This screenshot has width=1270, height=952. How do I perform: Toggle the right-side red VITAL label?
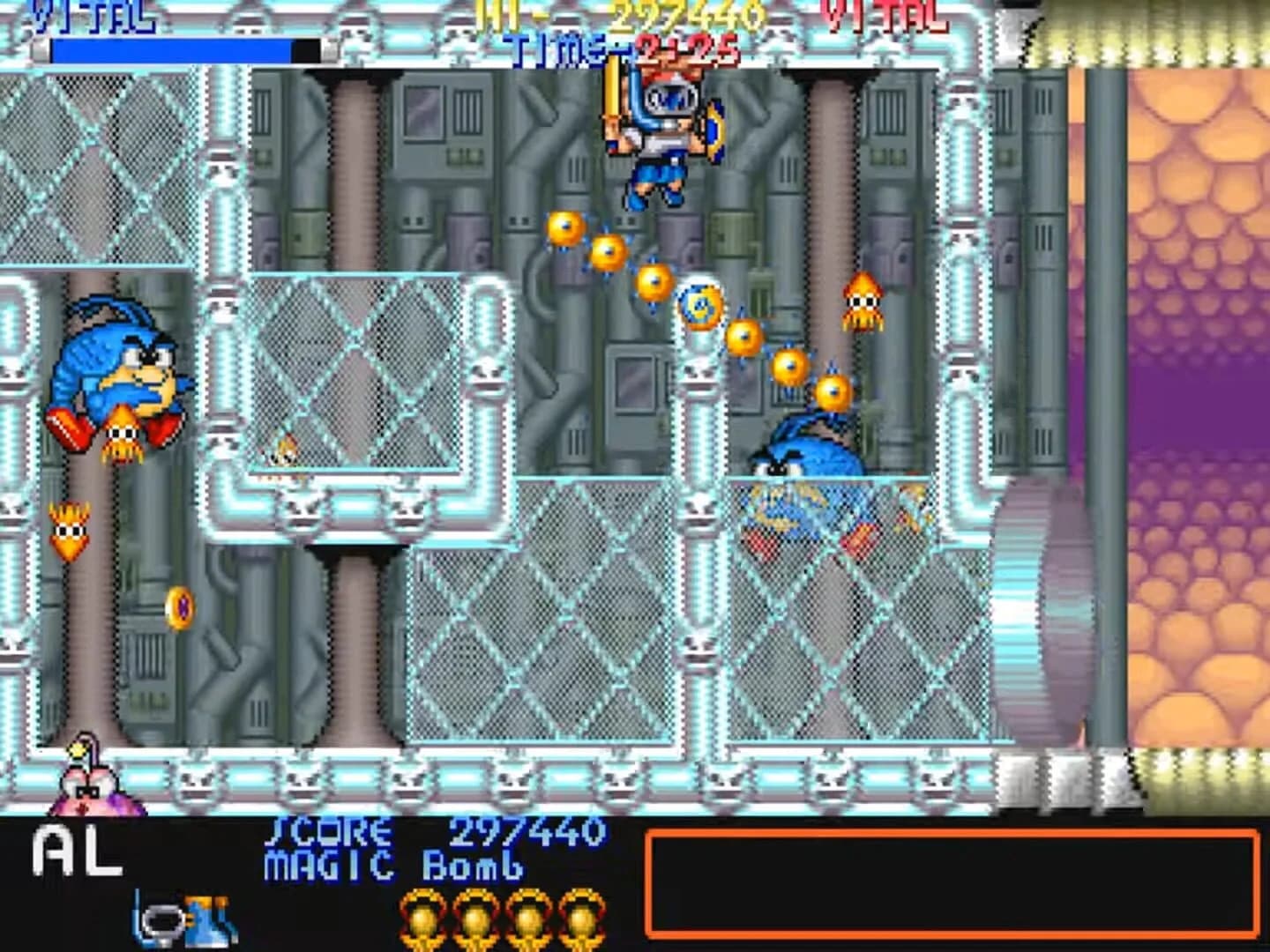[882, 17]
